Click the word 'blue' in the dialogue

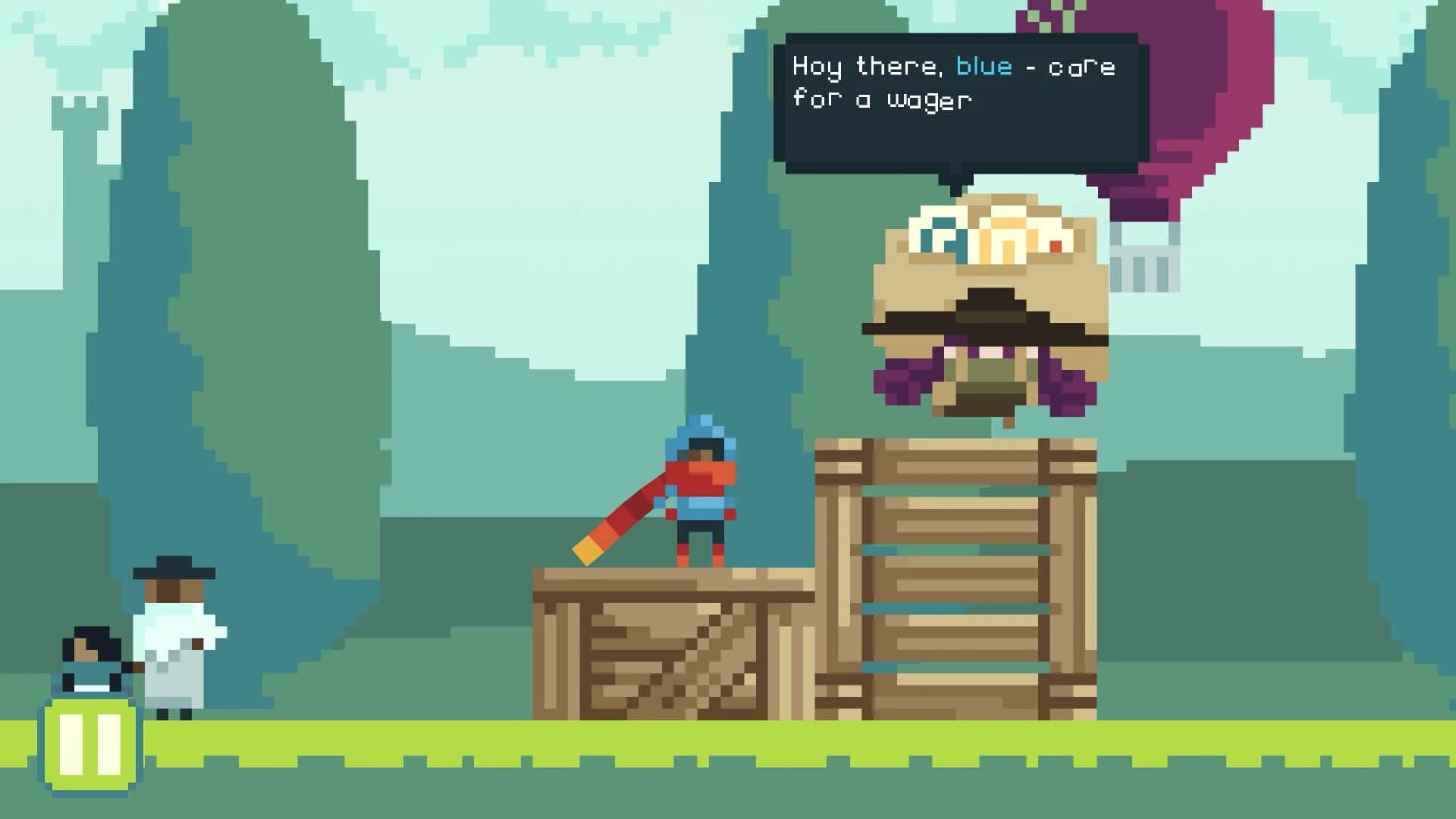point(984,67)
